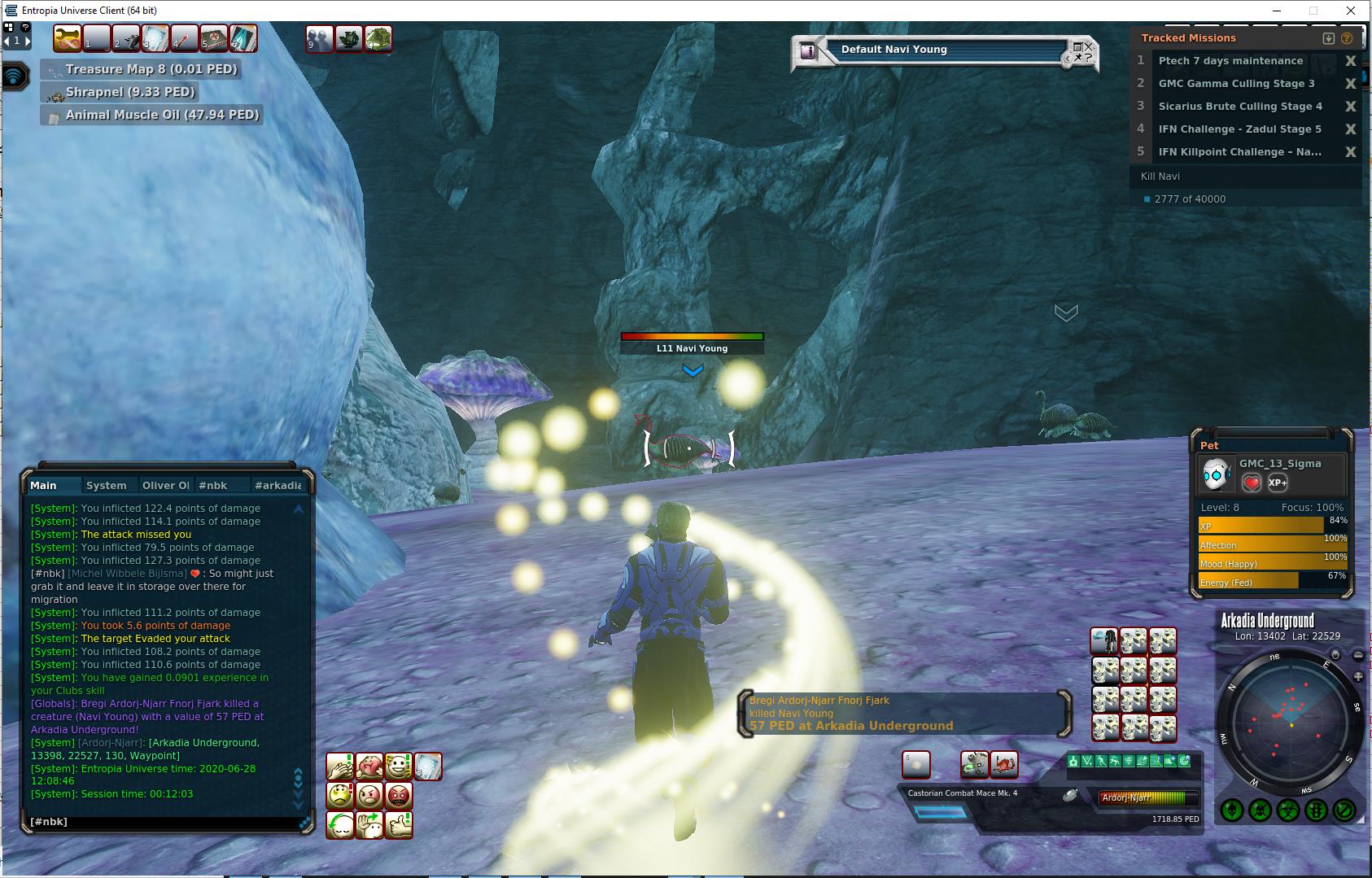Switch to the System chat tab
This screenshot has height=878, width=1372.
coord(107,486)
